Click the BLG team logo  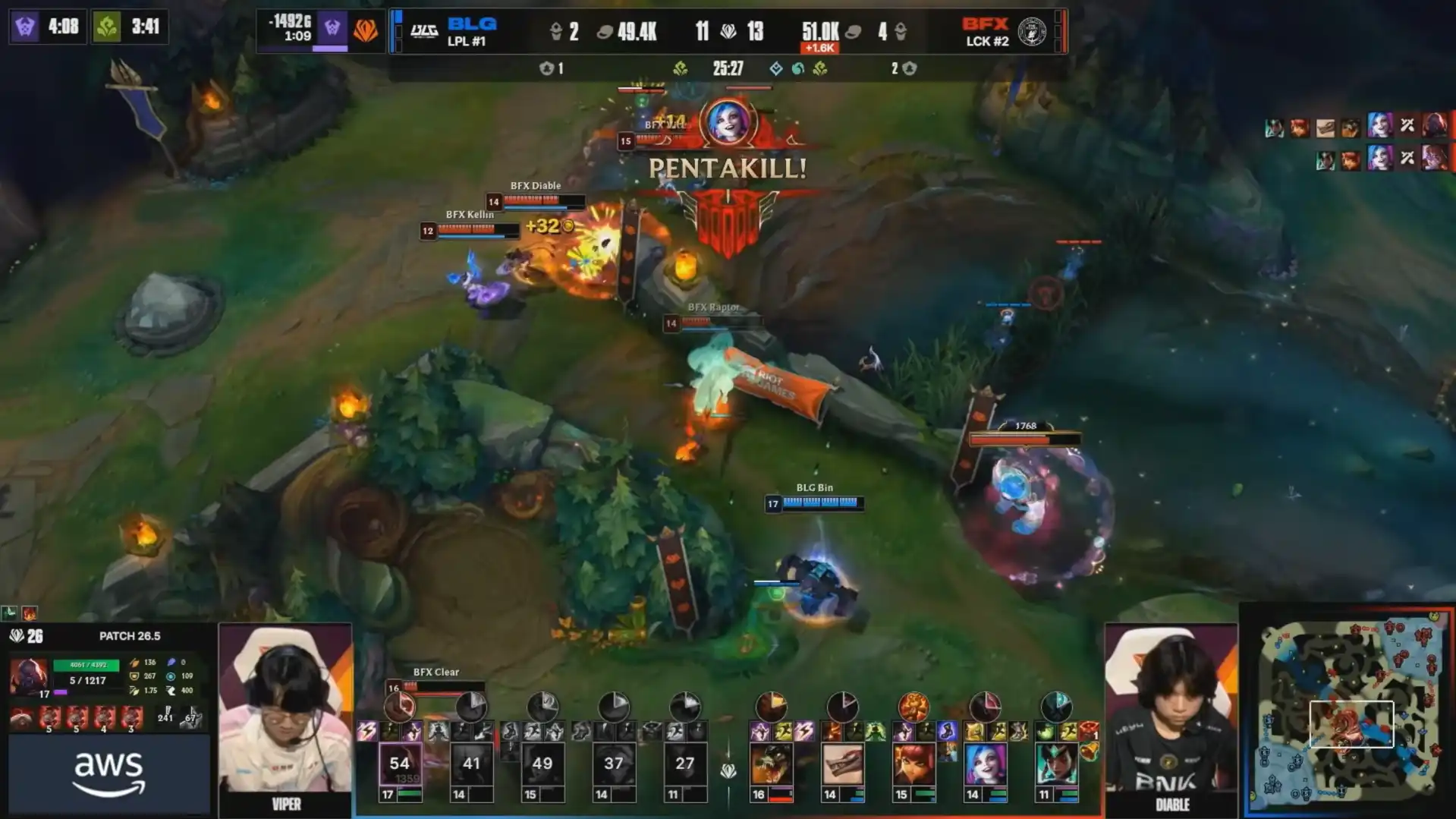(x=423, y=31)
